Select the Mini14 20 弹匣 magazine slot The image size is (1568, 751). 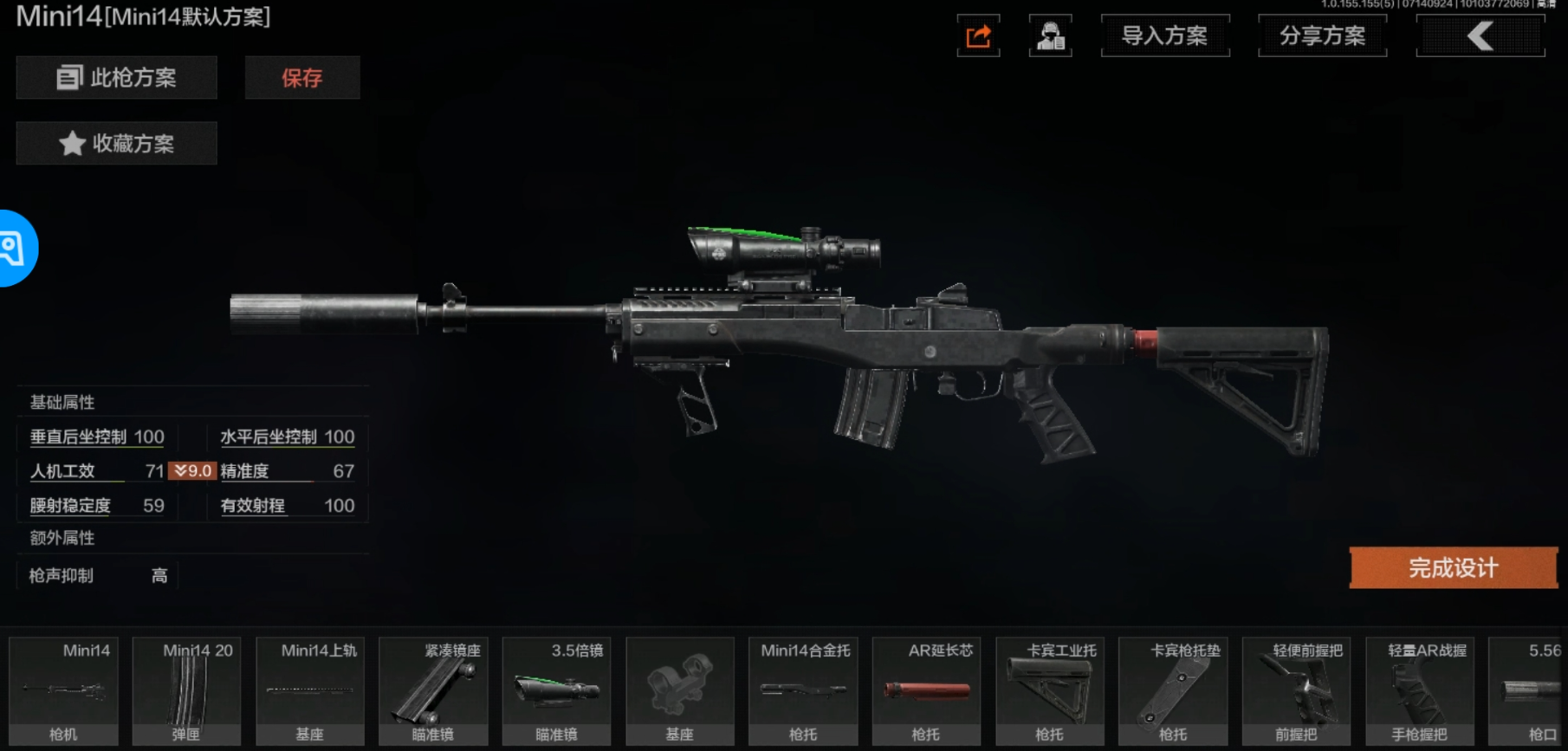coord(186,691)
